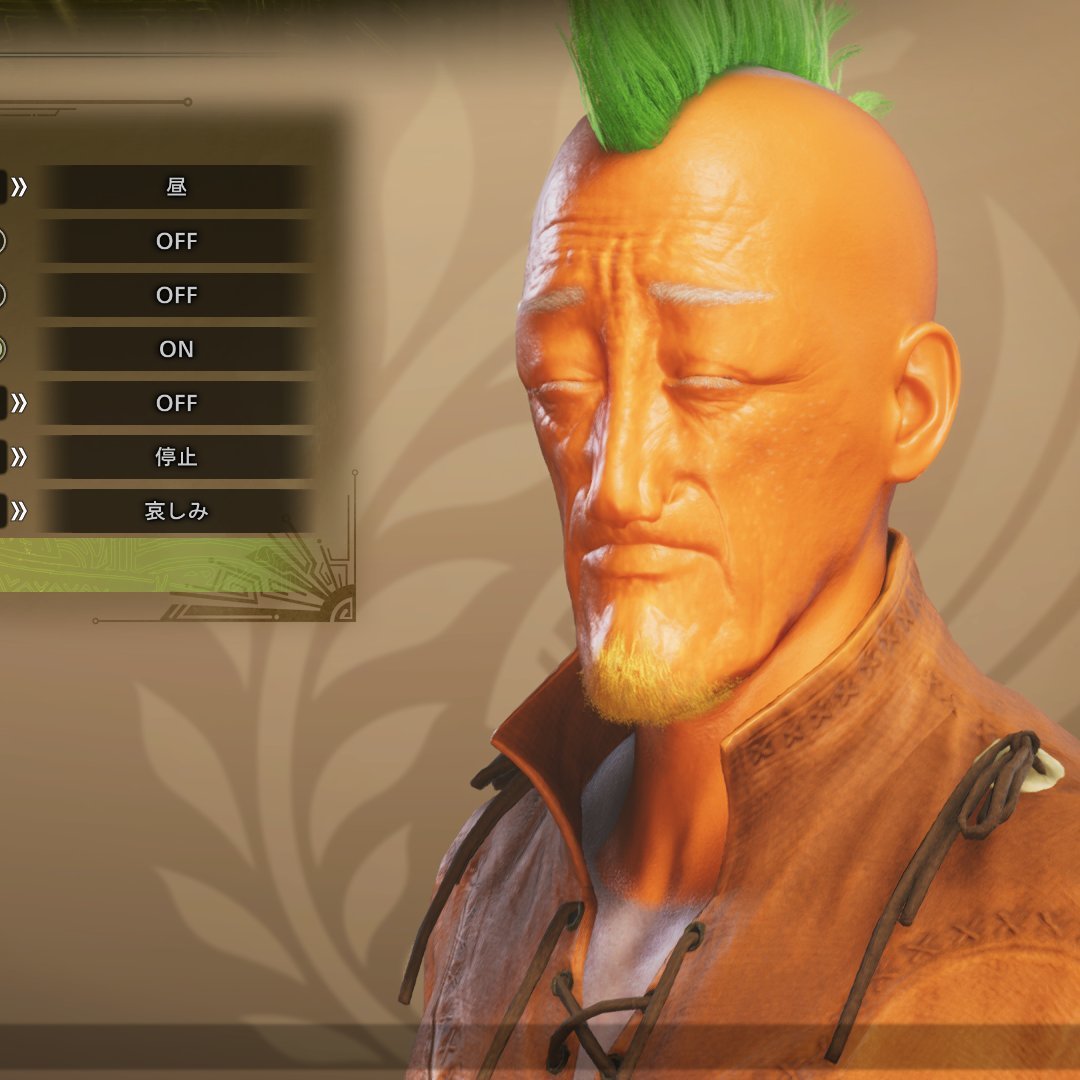Select the 昼 time-of-day option
Screen dimensions: 1080x1080
coord(176,187)
